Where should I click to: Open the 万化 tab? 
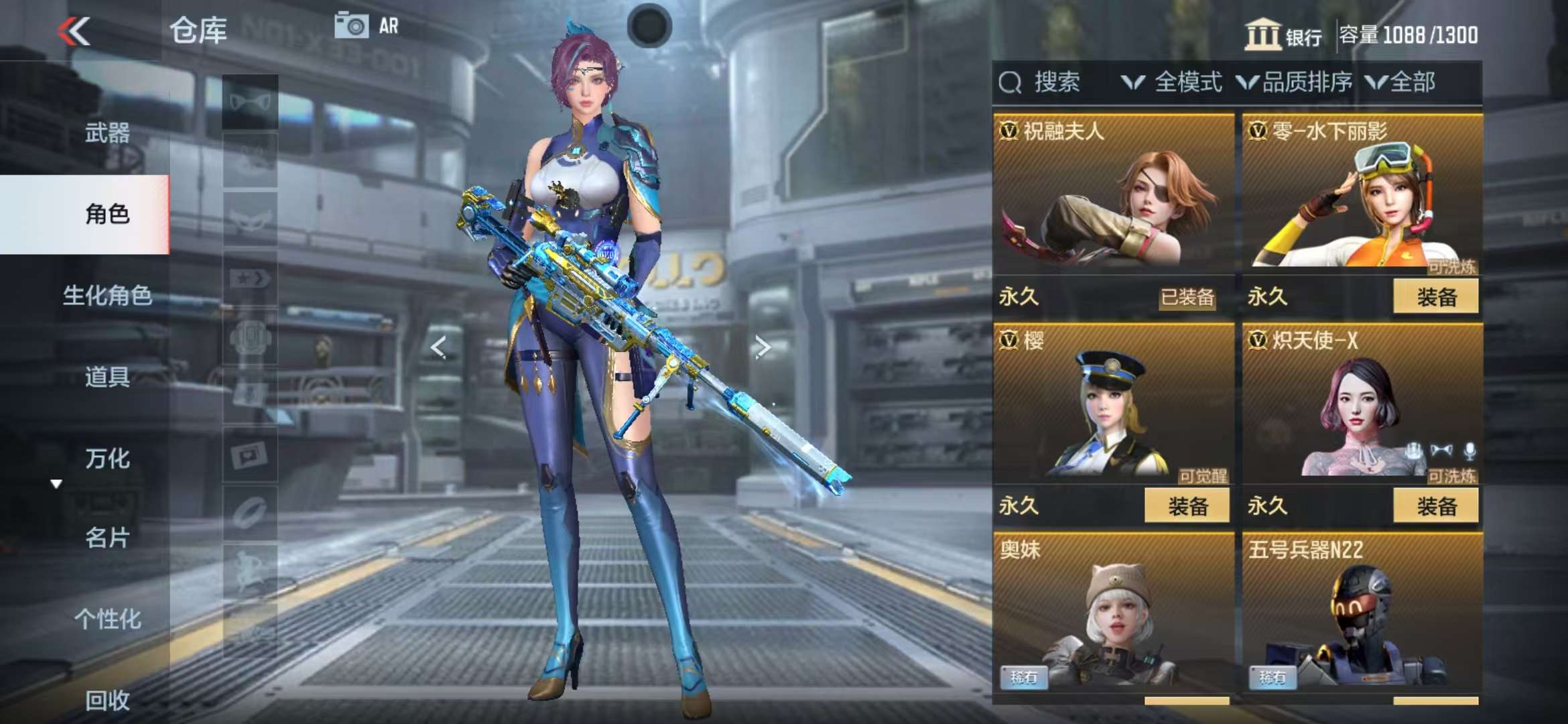click(x=107, y=459)
